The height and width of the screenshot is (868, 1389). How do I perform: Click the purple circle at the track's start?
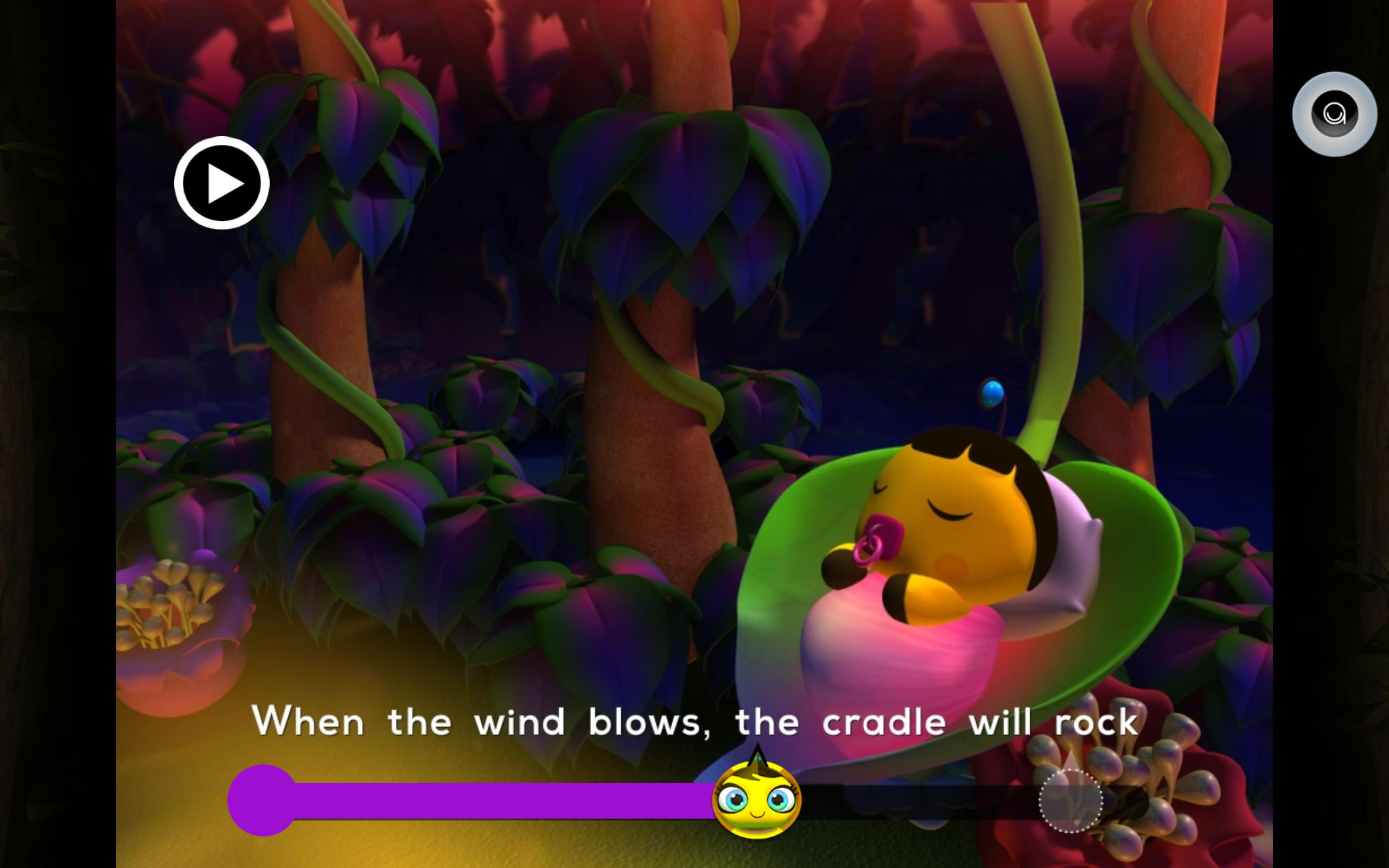pyautogui.click(x=262, y=800)
